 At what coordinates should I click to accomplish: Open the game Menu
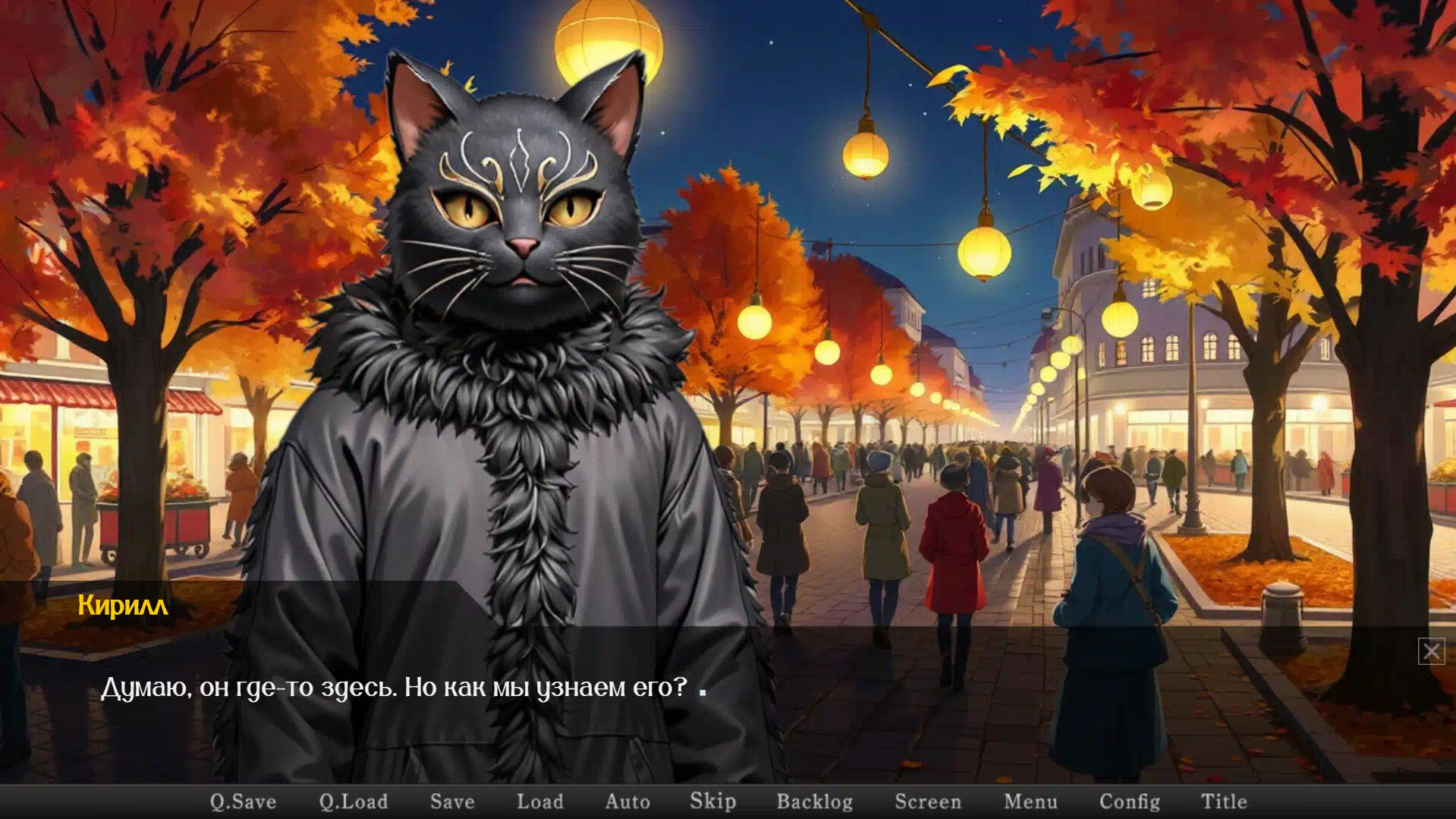pyautogui.click(x=1030, y=802)
